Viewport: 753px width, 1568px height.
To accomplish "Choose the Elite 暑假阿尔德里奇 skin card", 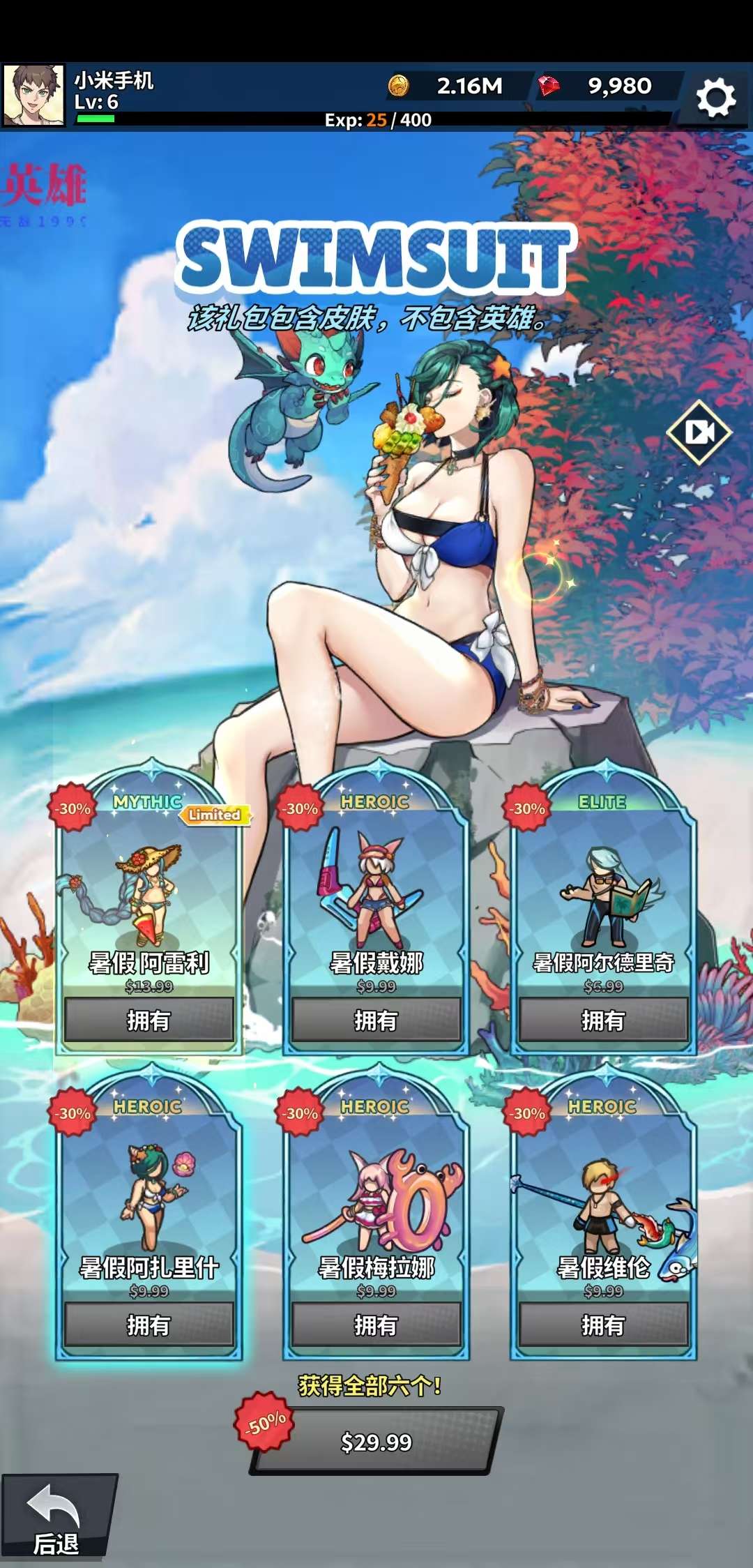I will point(603,893).
